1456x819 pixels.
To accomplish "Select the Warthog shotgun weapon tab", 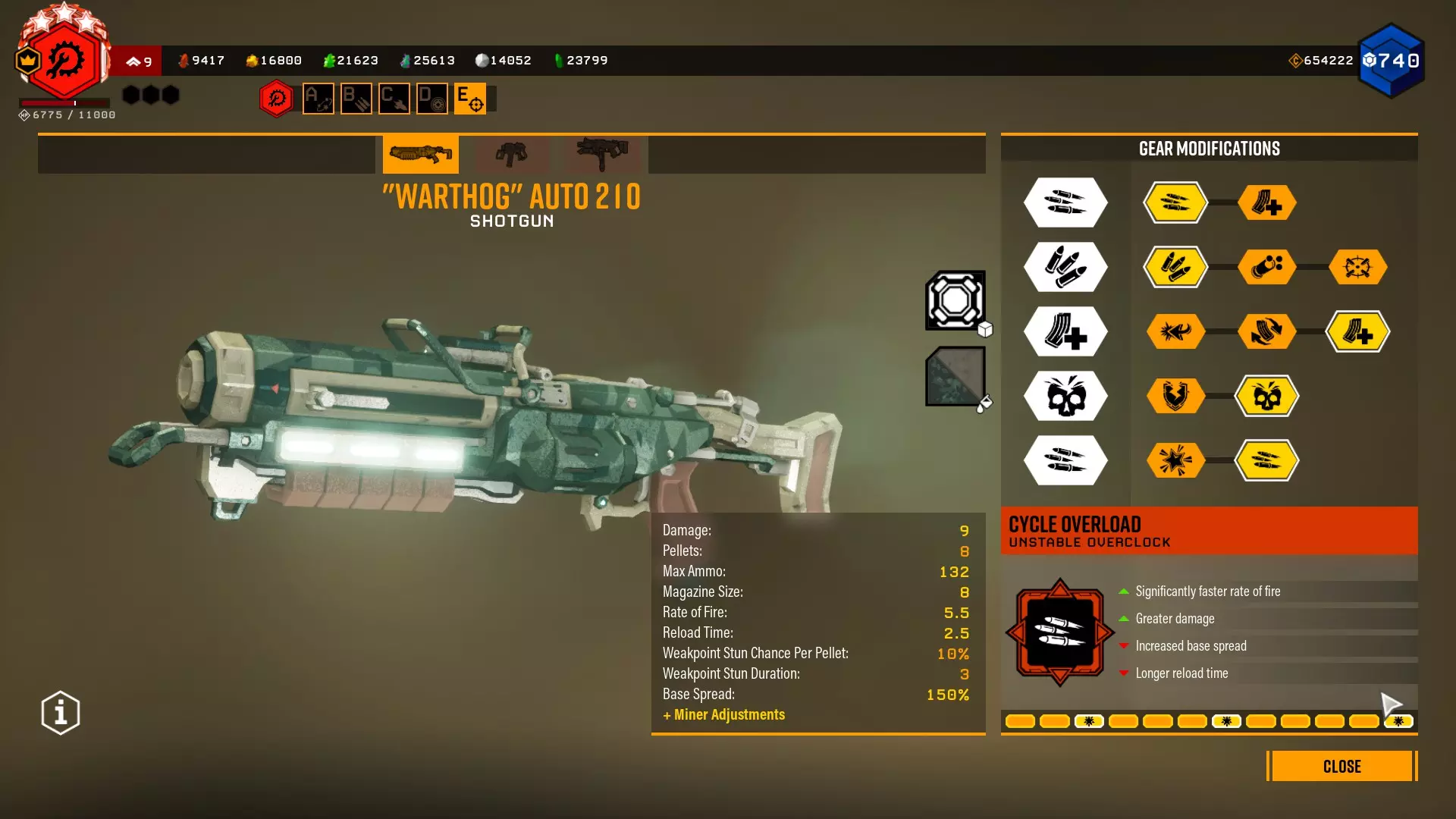I will 420,154.
